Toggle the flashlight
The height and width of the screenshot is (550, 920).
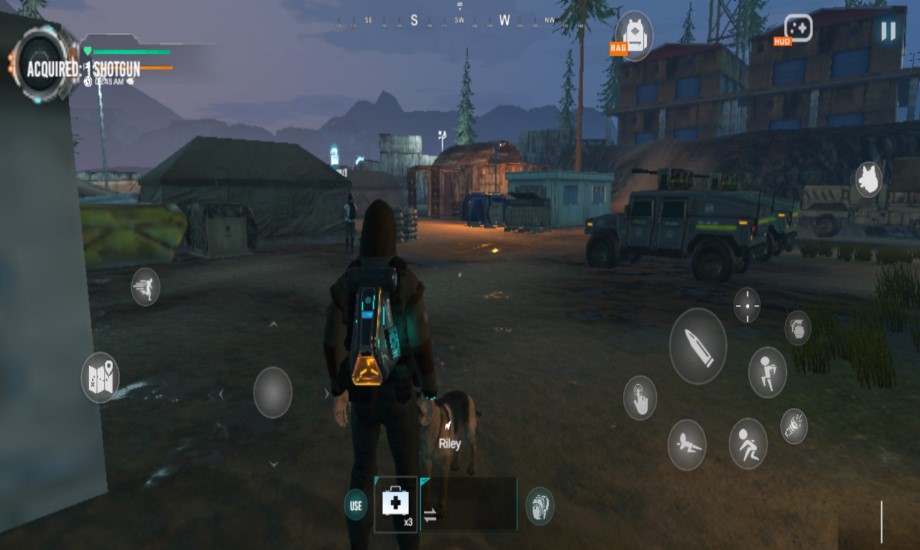pyautogui.click(x=794, y=425)
